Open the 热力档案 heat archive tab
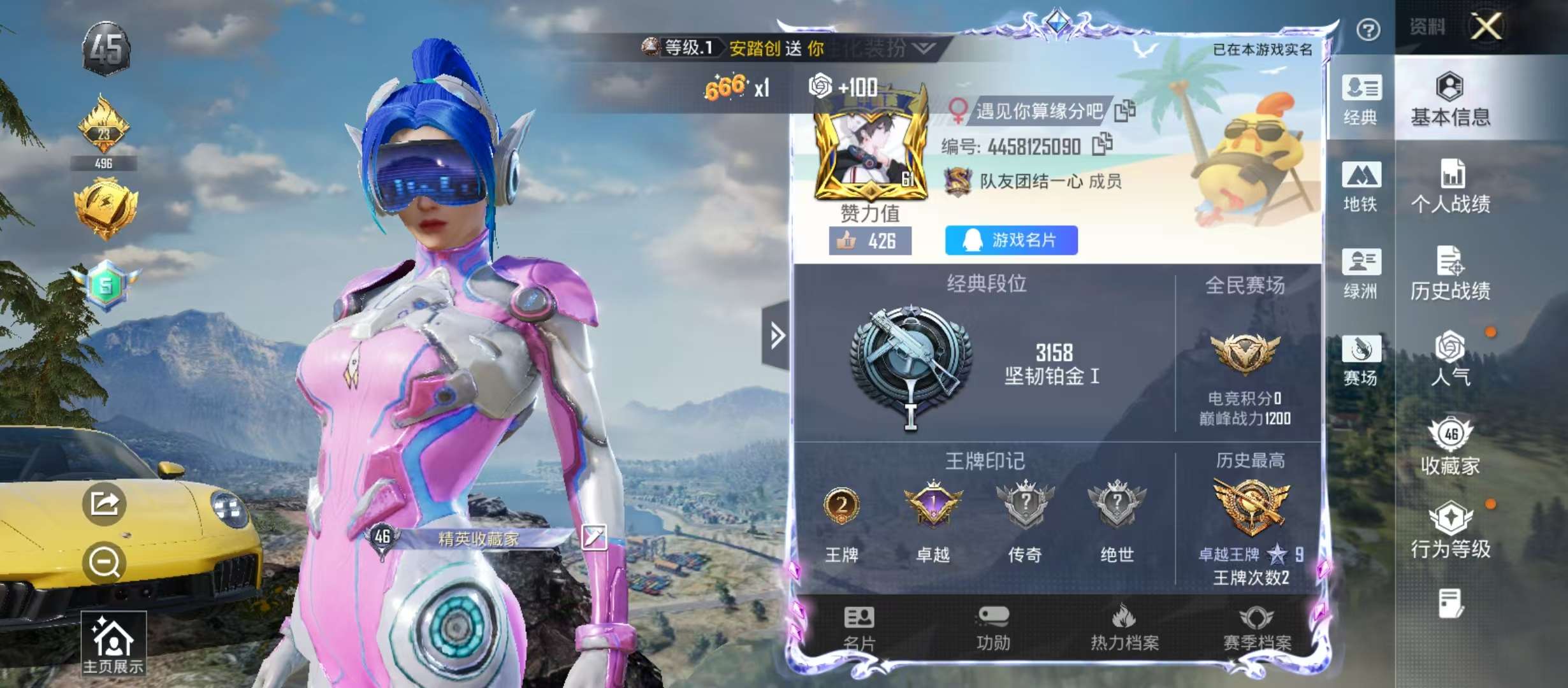The width and height of the screenshot is (1568, 688). (x=1124, y=628)
